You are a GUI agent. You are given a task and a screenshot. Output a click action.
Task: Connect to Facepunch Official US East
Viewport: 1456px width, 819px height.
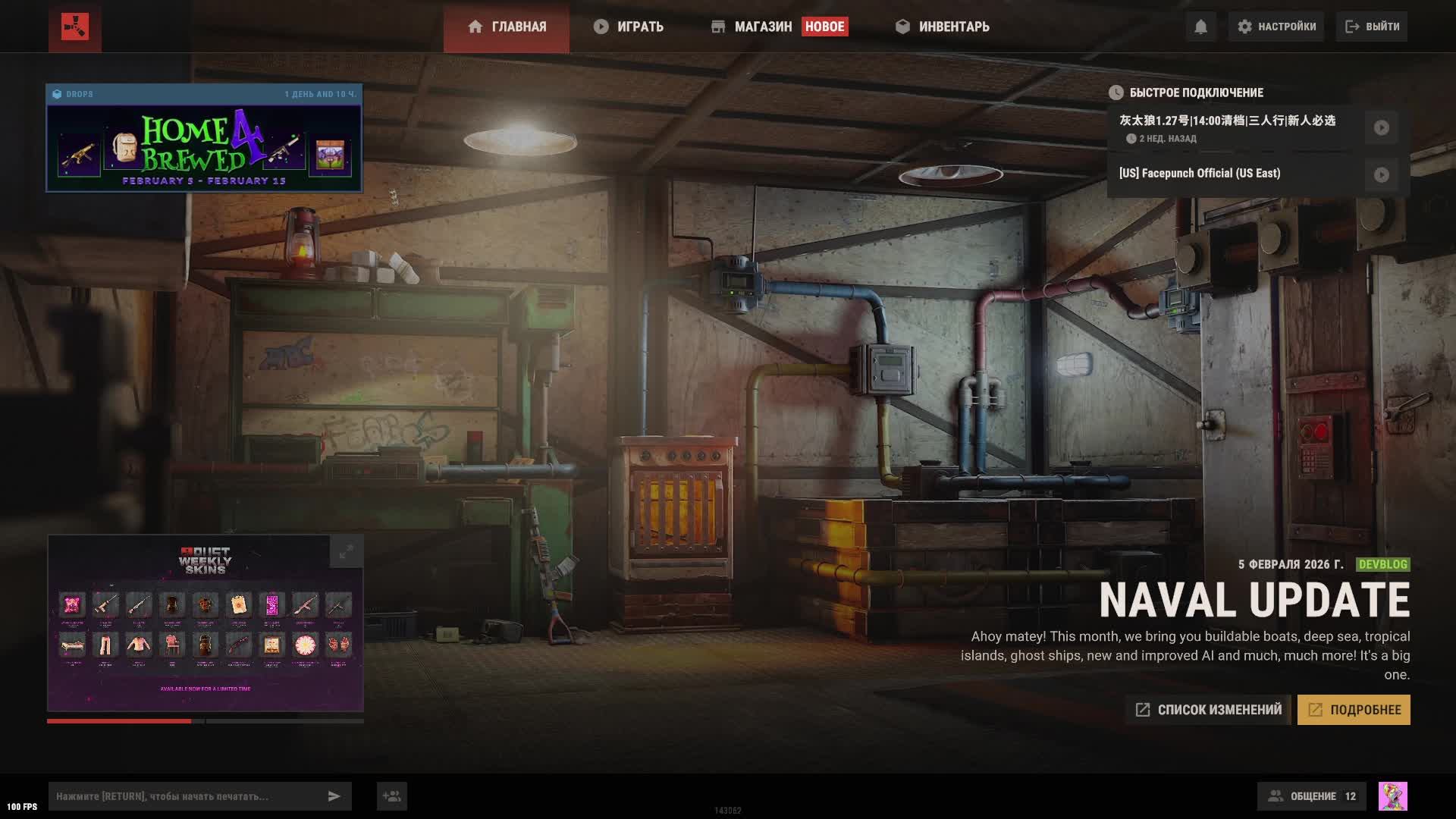click(1381, 174)
